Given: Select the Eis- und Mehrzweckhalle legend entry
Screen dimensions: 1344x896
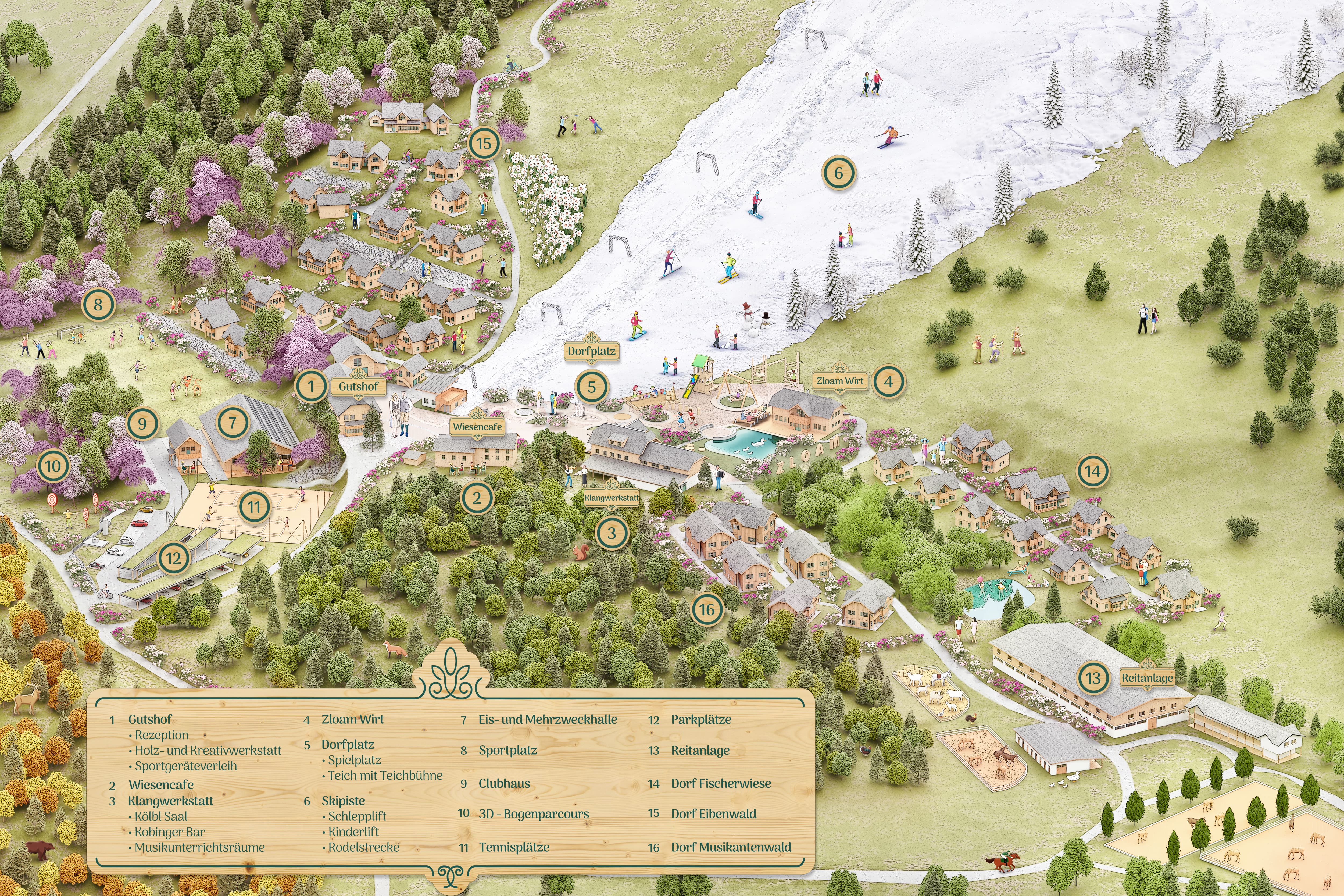Looking at the screenshot, I should [x=548, y=719].
